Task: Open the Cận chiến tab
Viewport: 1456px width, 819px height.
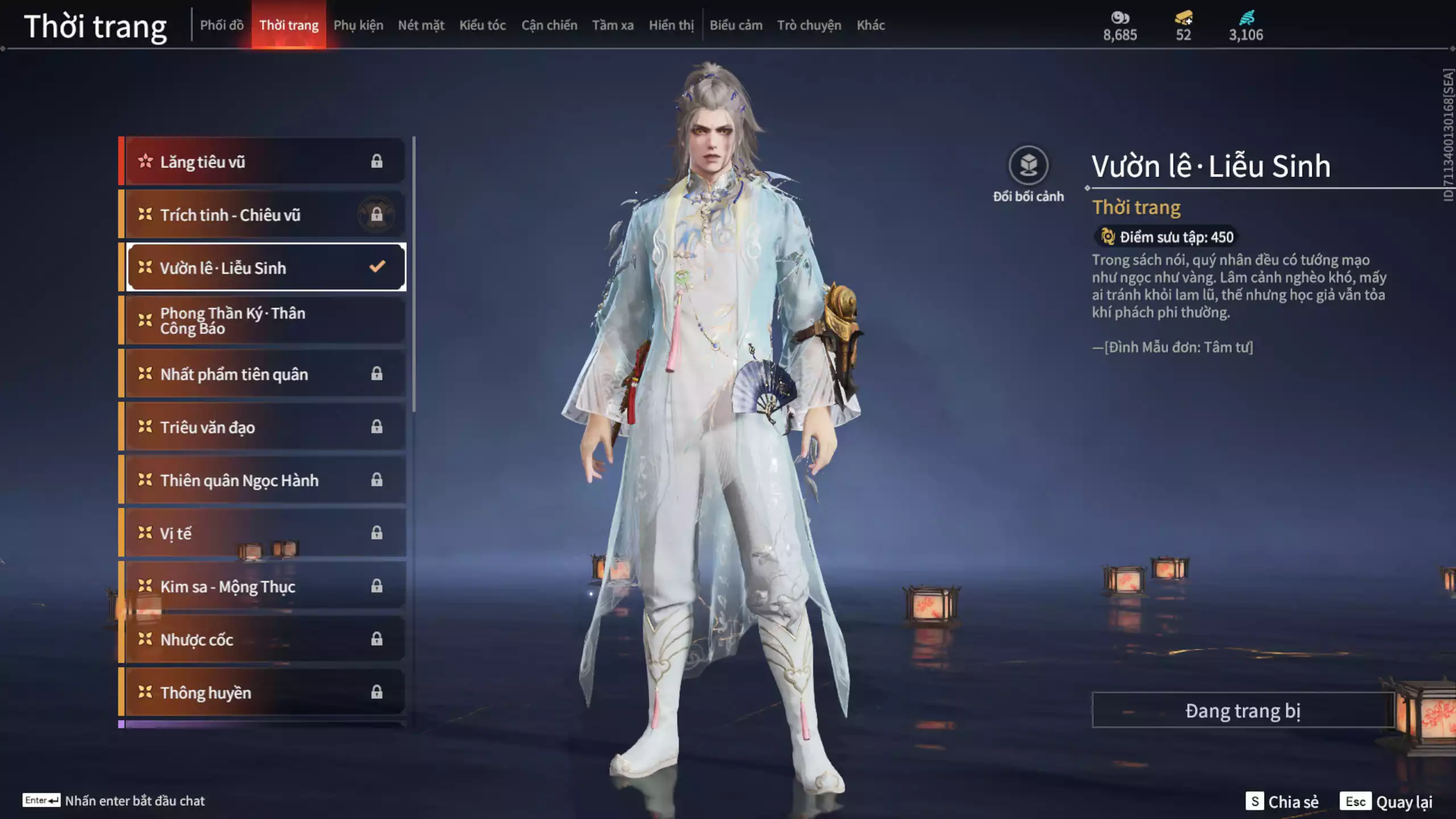Action: 549,25
